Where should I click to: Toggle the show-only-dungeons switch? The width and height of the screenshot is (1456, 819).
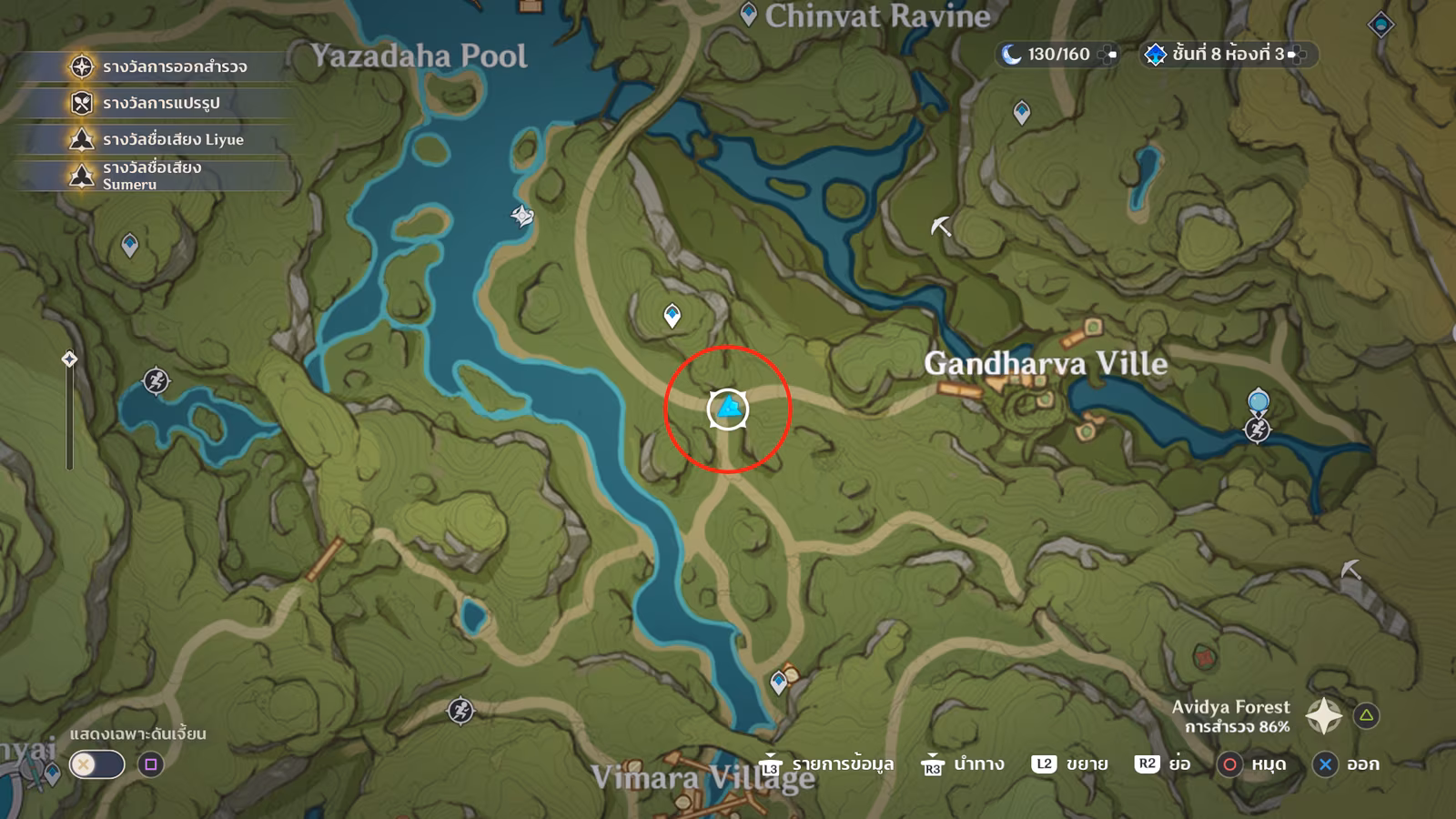coord(96,764)
